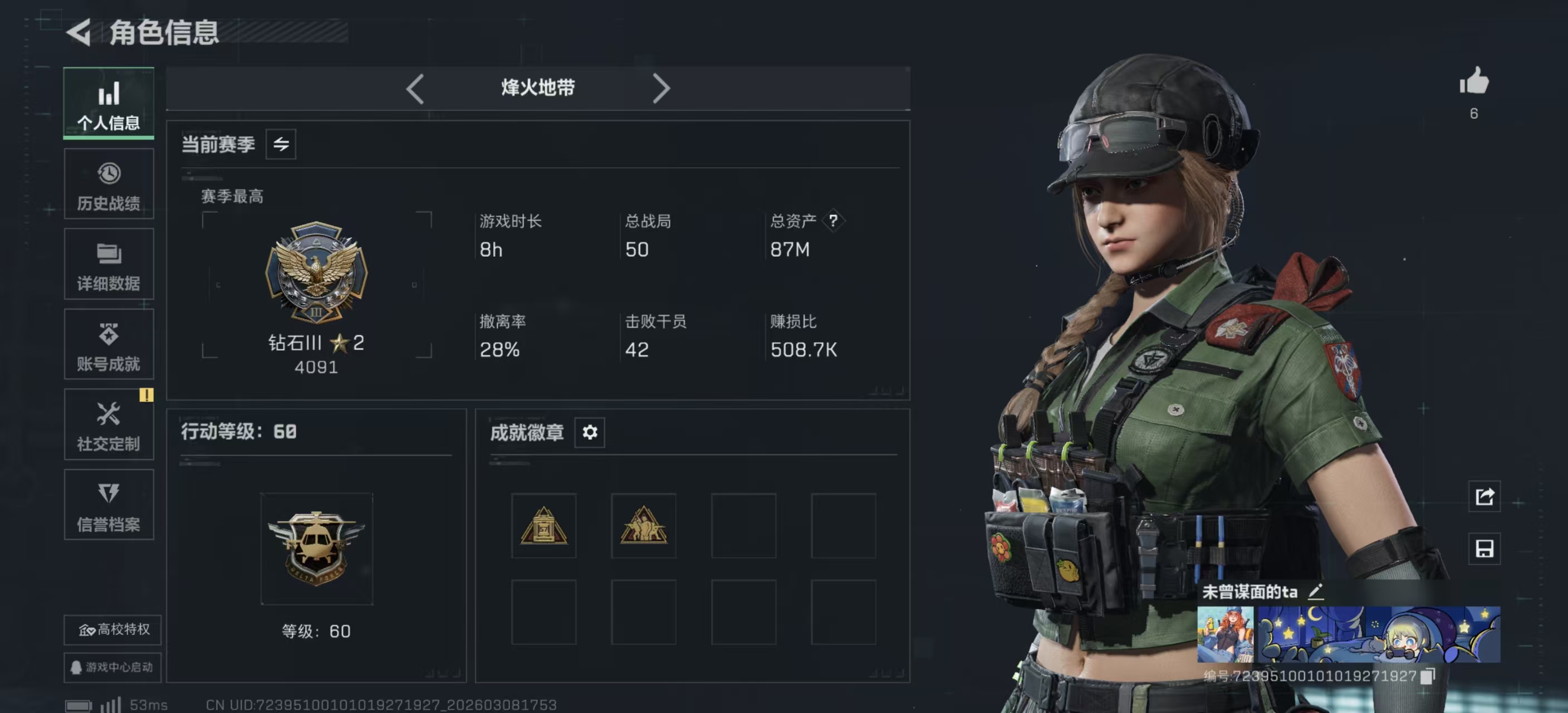Click right chevron beside 烽火地带
Image resolution: width=1568 pixels, height=713 pixels.
click(x=661, y=88)
